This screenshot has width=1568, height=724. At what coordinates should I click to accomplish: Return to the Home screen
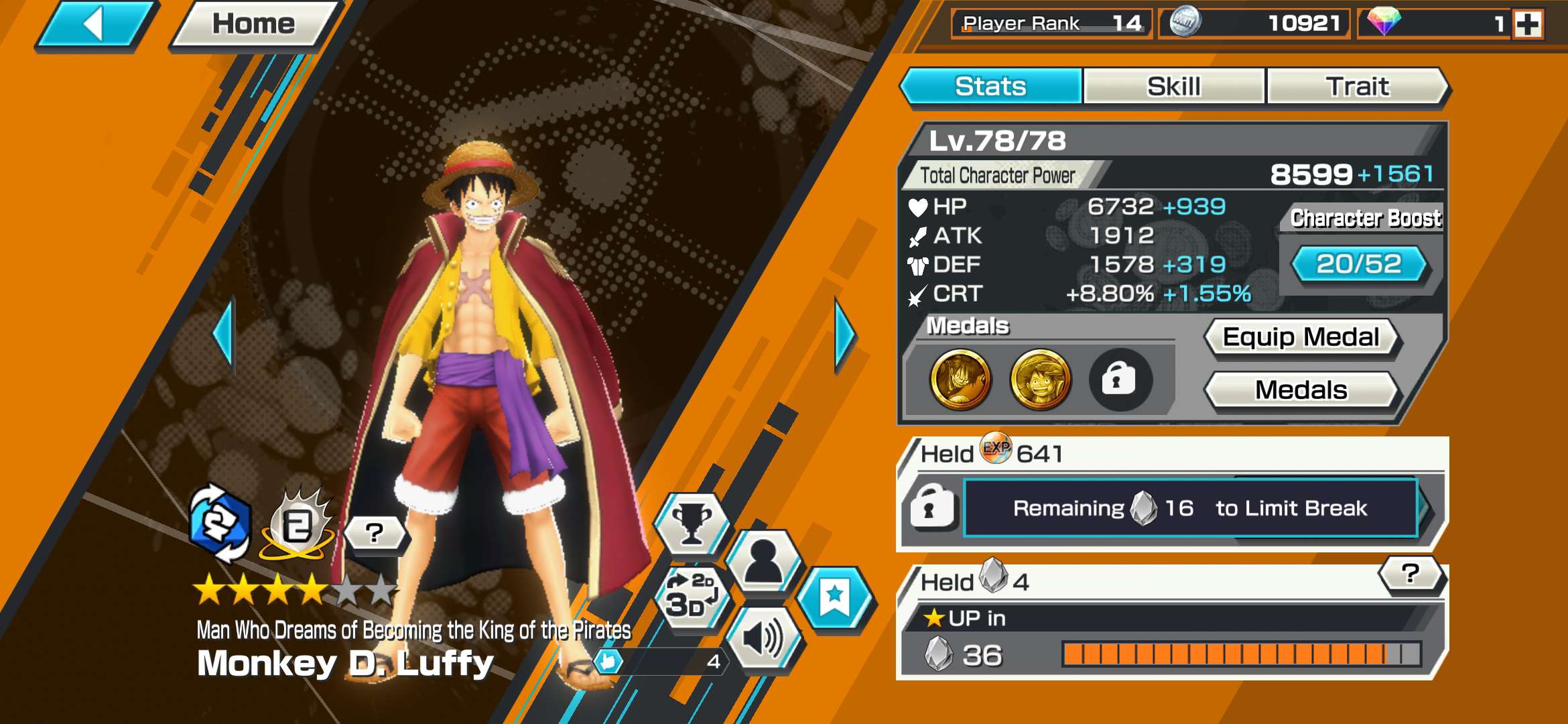point(253,25)
